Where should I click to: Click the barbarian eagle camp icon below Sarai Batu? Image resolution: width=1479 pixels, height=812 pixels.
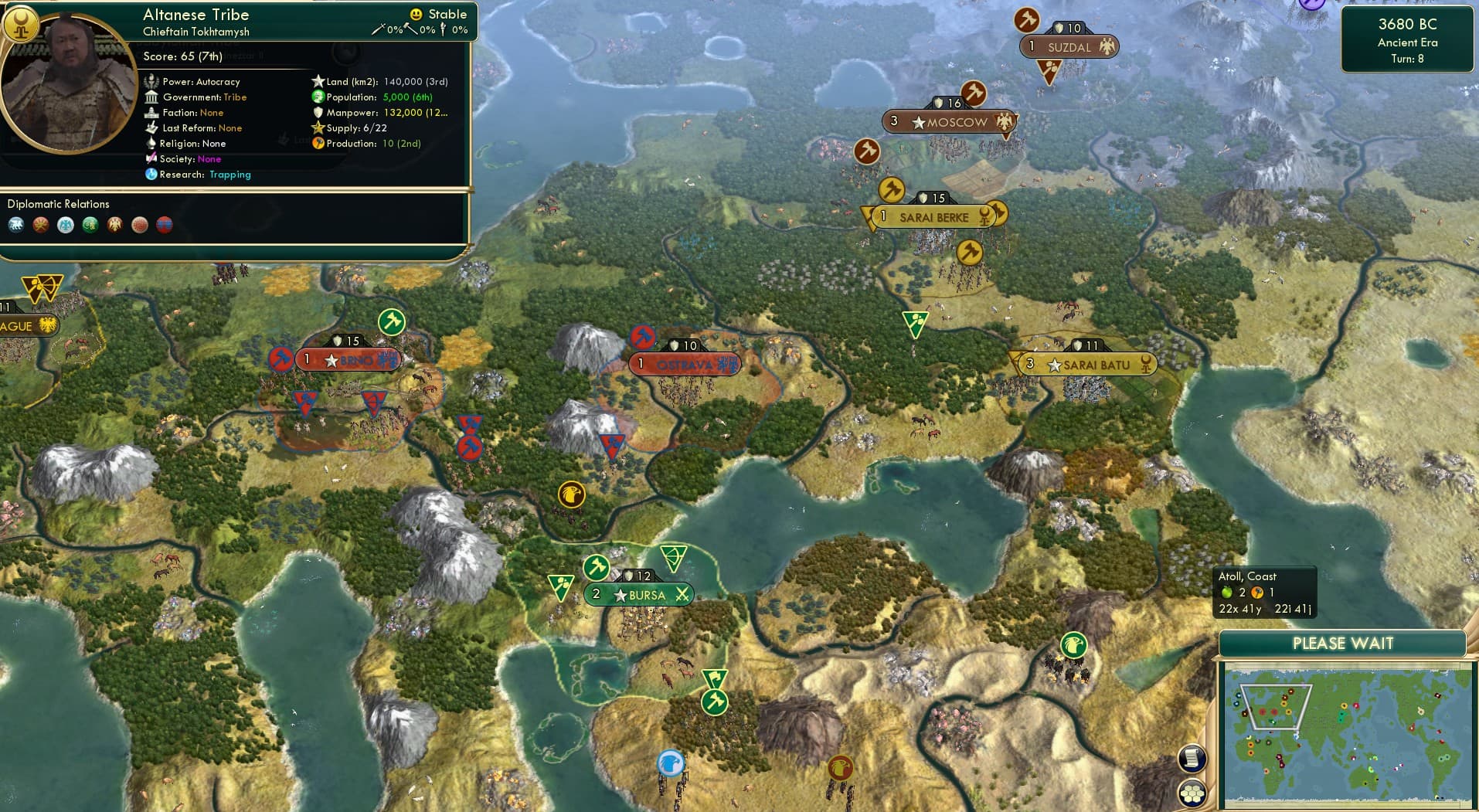coord(1073,644)
